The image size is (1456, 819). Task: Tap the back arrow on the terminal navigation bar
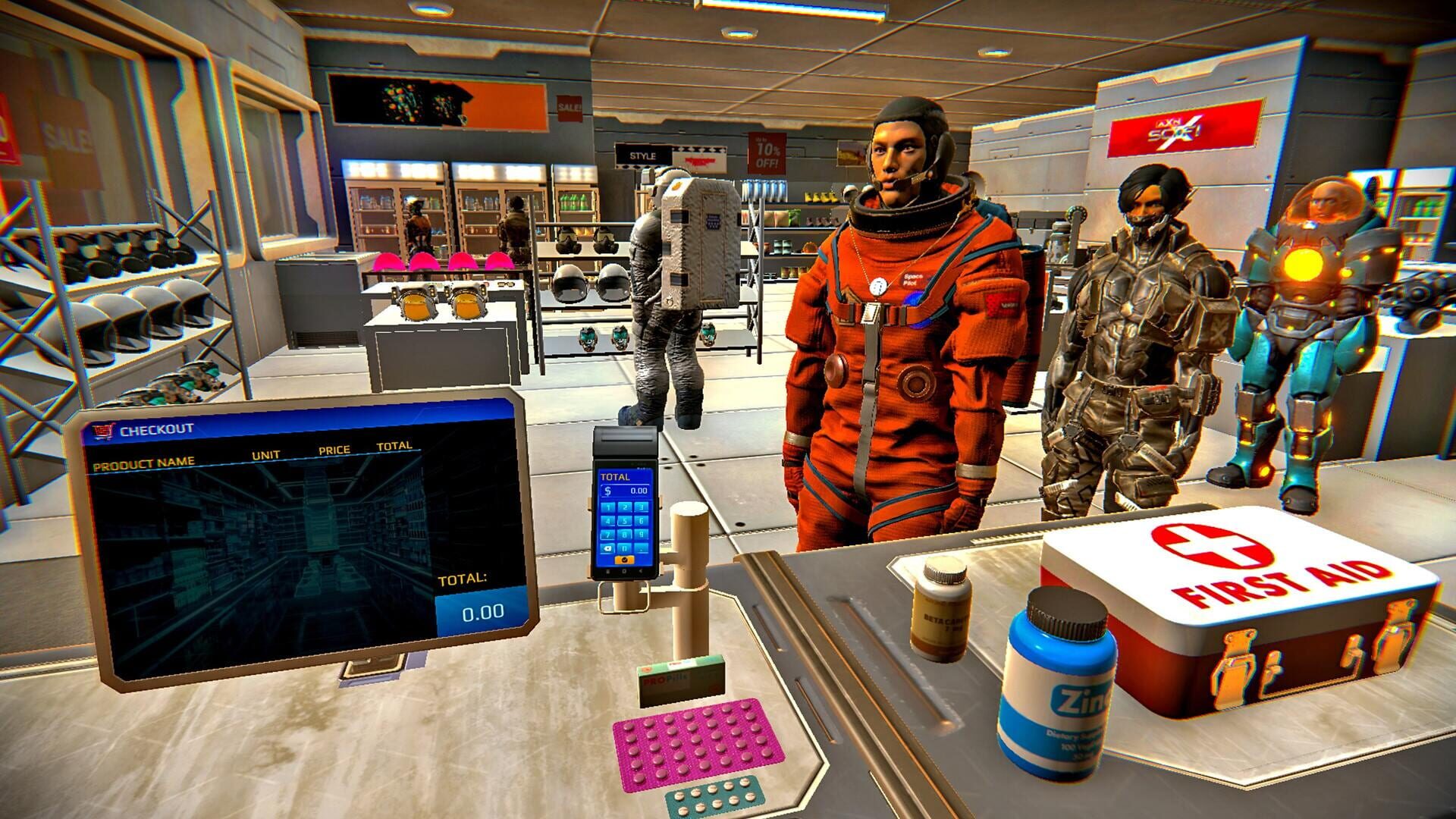pyautogui.click(x=641, y=570)
